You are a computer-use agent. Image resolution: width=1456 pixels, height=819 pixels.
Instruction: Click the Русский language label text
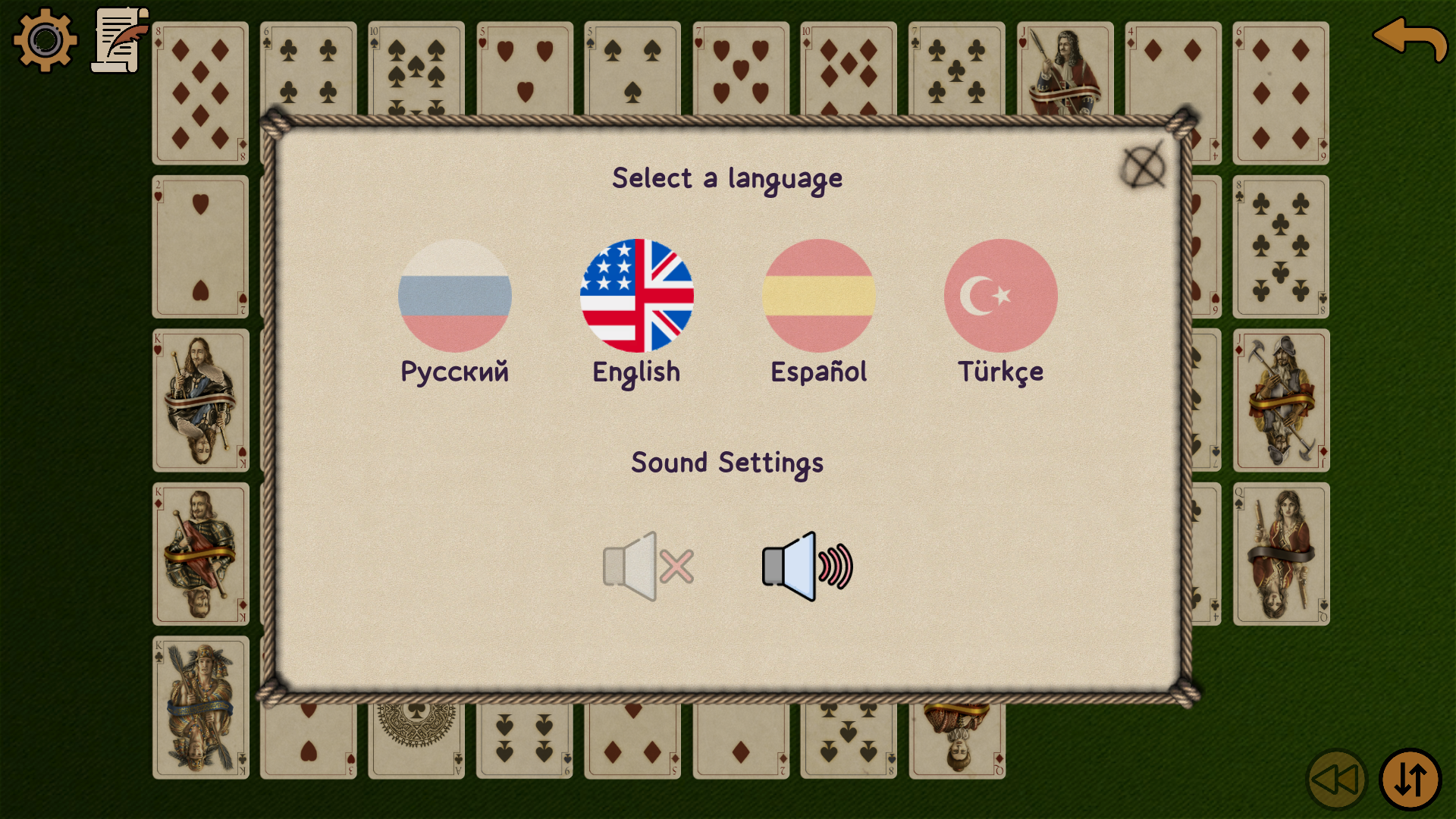pyautogui.click(x=455, y=371)
